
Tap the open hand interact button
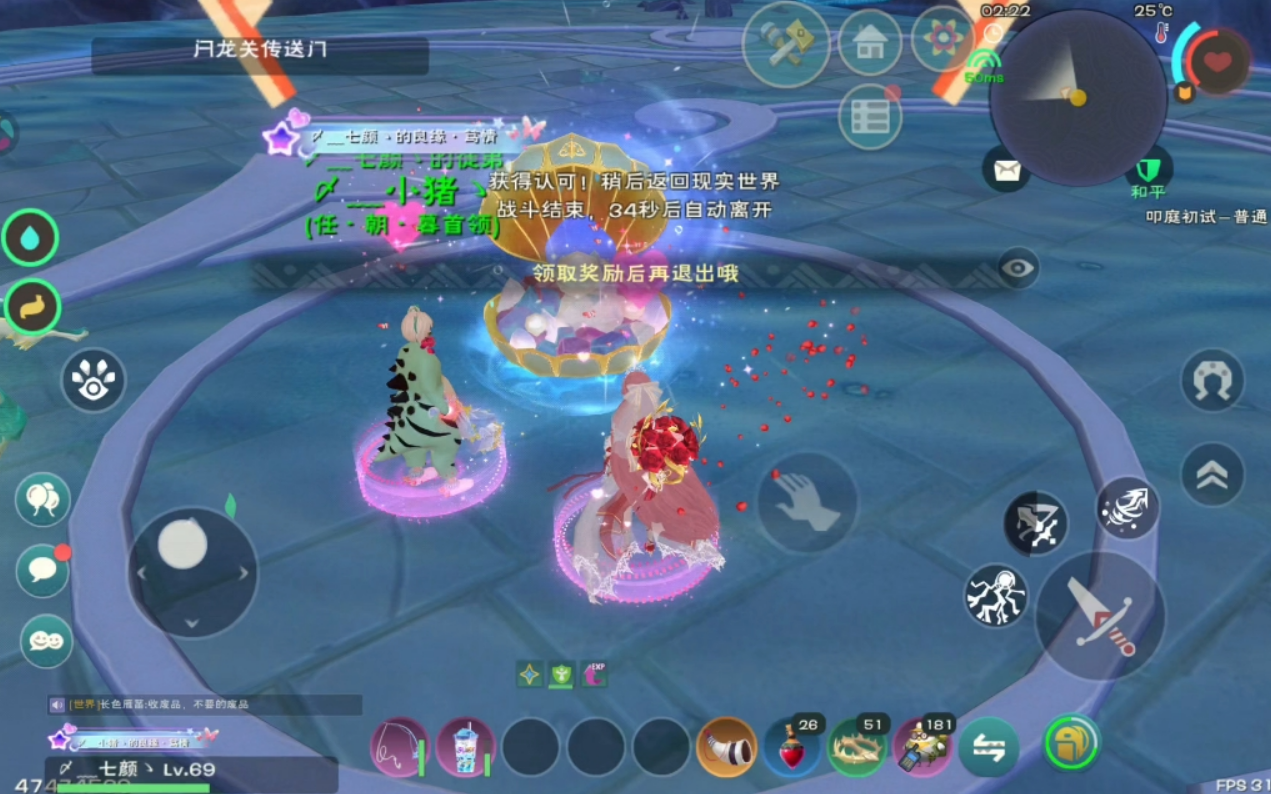(x=806, y=502)
